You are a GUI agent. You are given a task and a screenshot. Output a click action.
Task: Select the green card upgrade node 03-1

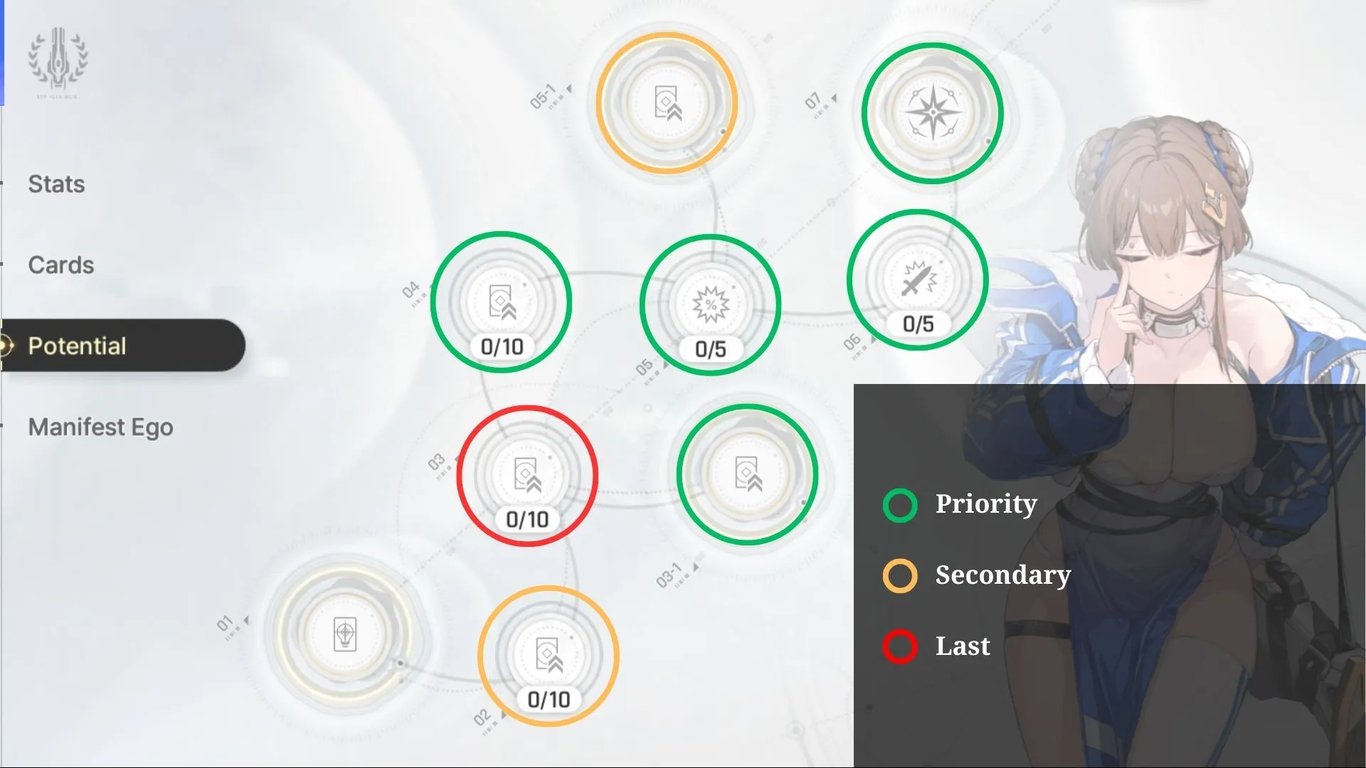tap(748, 474)
